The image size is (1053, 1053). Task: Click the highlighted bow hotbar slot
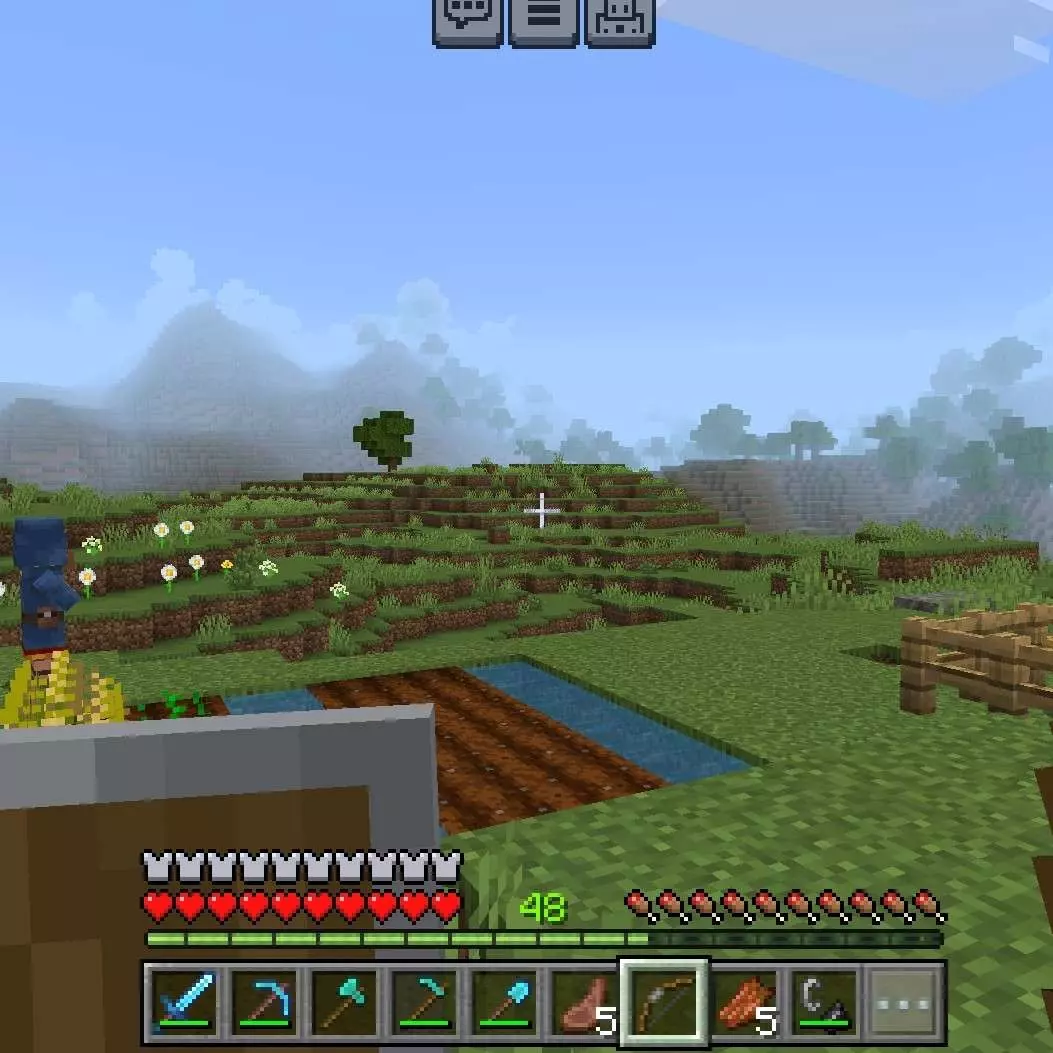pyautogui.click(x=665, y=1002)
